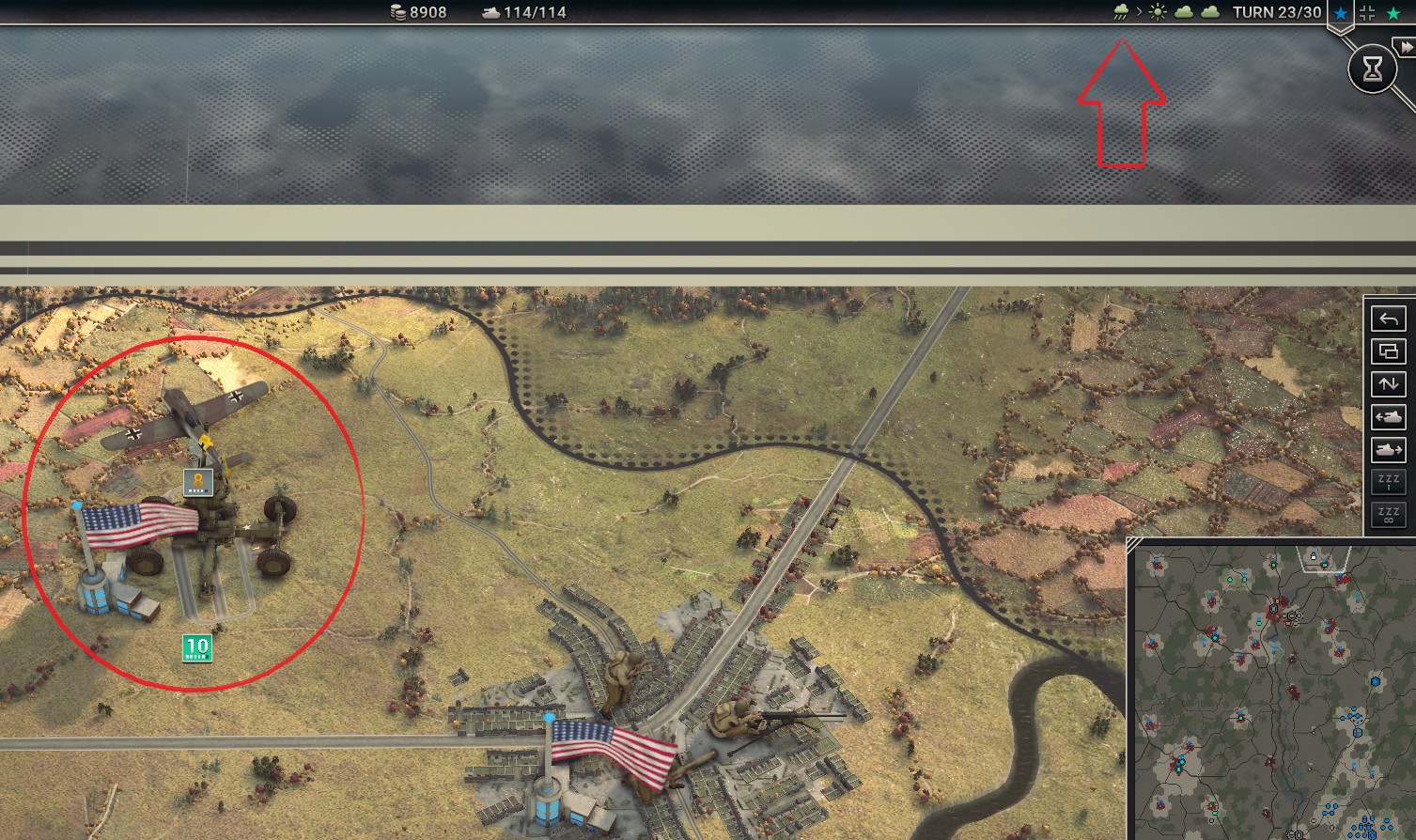Click the fast-forward skip flap near hourglass
Screen dimensions: 1416x840
pyautogui.click(x=1407, y=47)
